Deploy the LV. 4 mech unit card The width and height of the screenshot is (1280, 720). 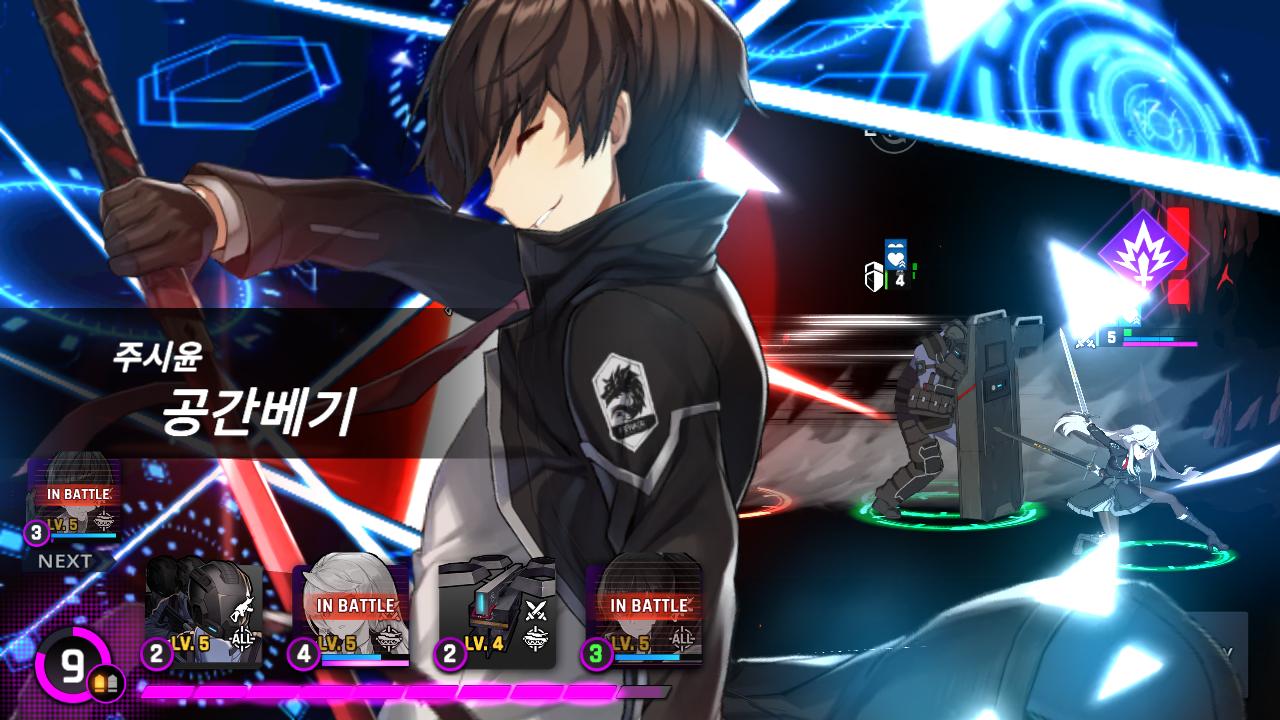coord(497,614)
